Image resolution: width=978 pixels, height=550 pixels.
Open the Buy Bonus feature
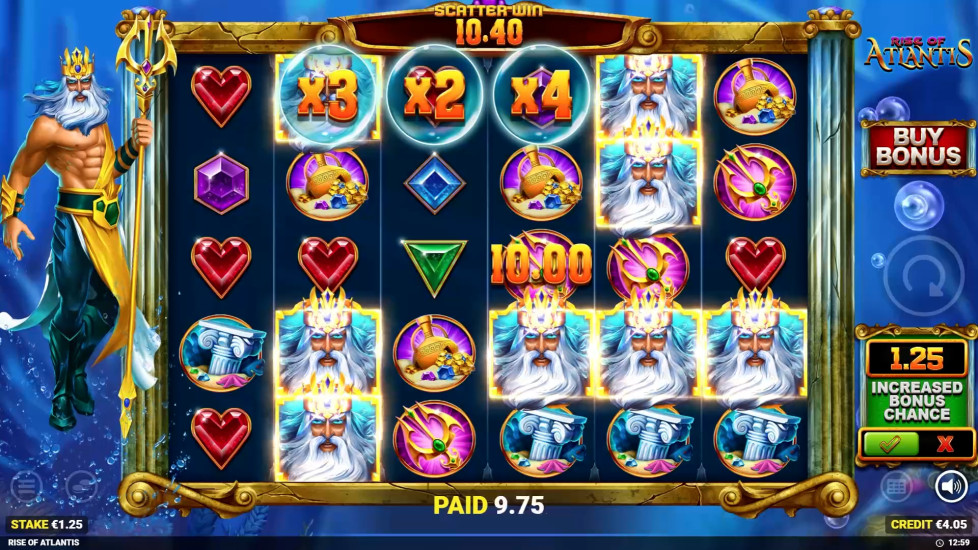[918, 147]
